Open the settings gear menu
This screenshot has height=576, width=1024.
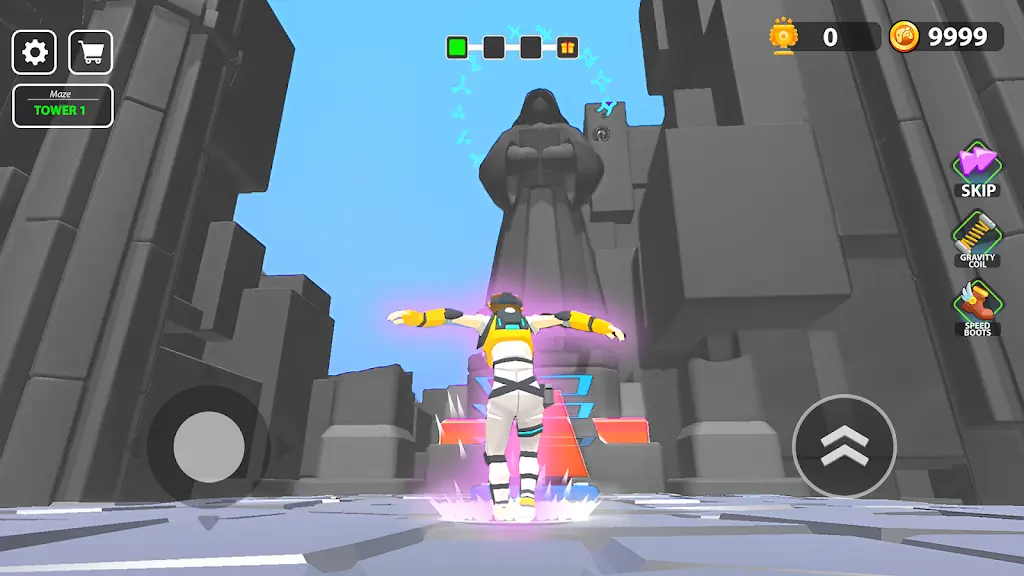point(34,52)
